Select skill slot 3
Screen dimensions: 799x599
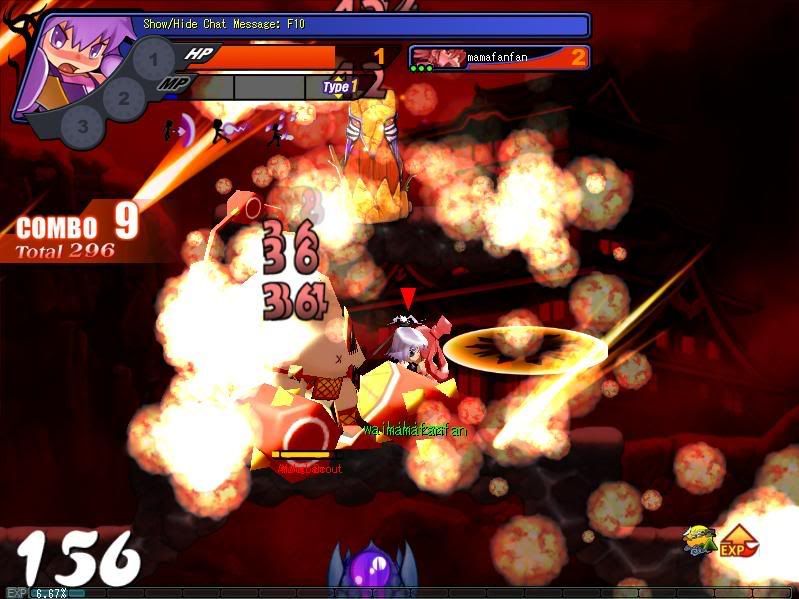pyautogui.click(x=83, y=127)
